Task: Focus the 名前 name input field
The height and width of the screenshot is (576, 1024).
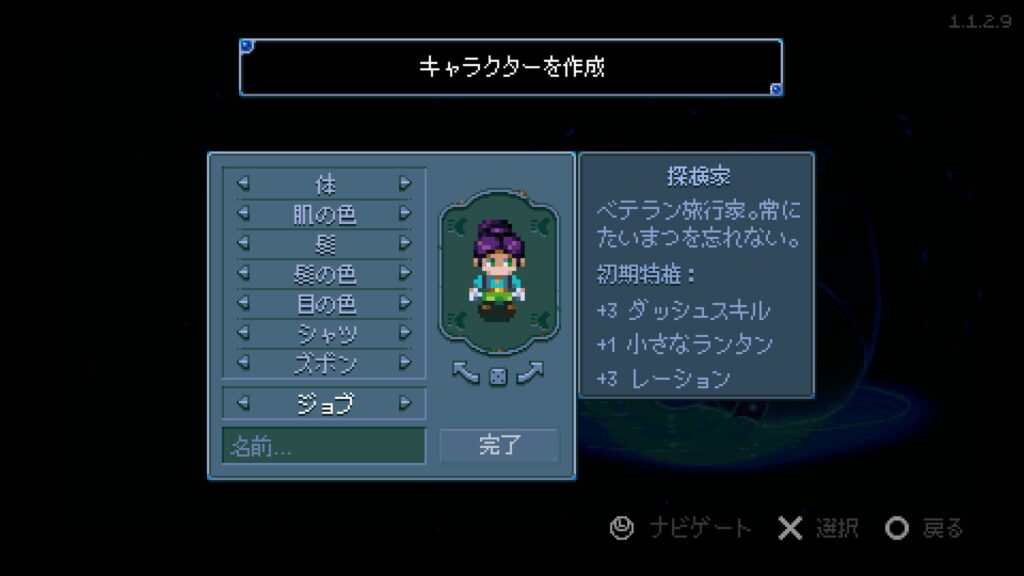Action: click(323, 446)
